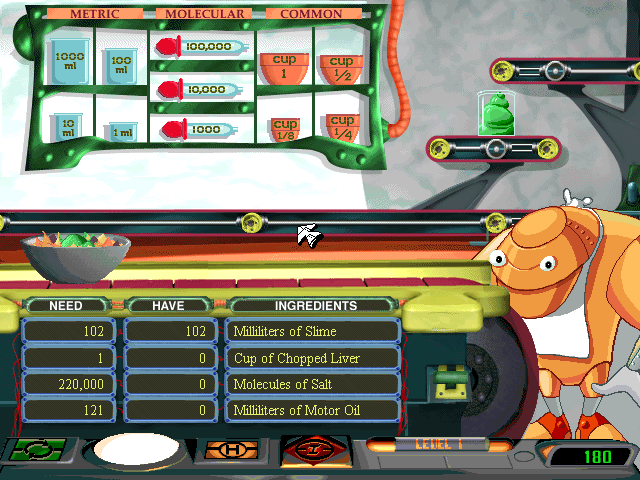
Task: Pick the 1/2 cup measure
Action: 340,69
